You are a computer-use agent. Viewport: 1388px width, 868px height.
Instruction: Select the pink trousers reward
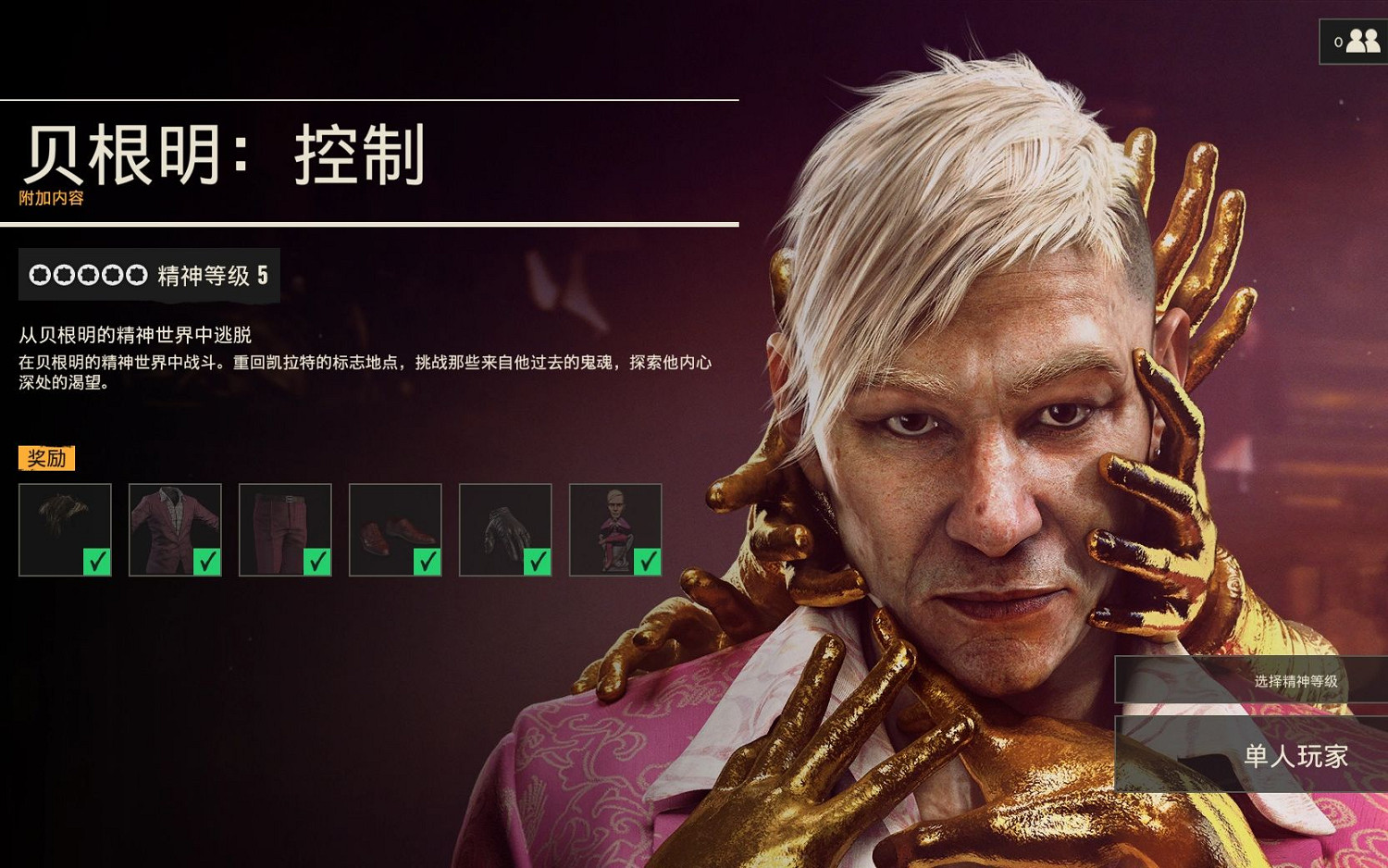[x=285, y=526]
